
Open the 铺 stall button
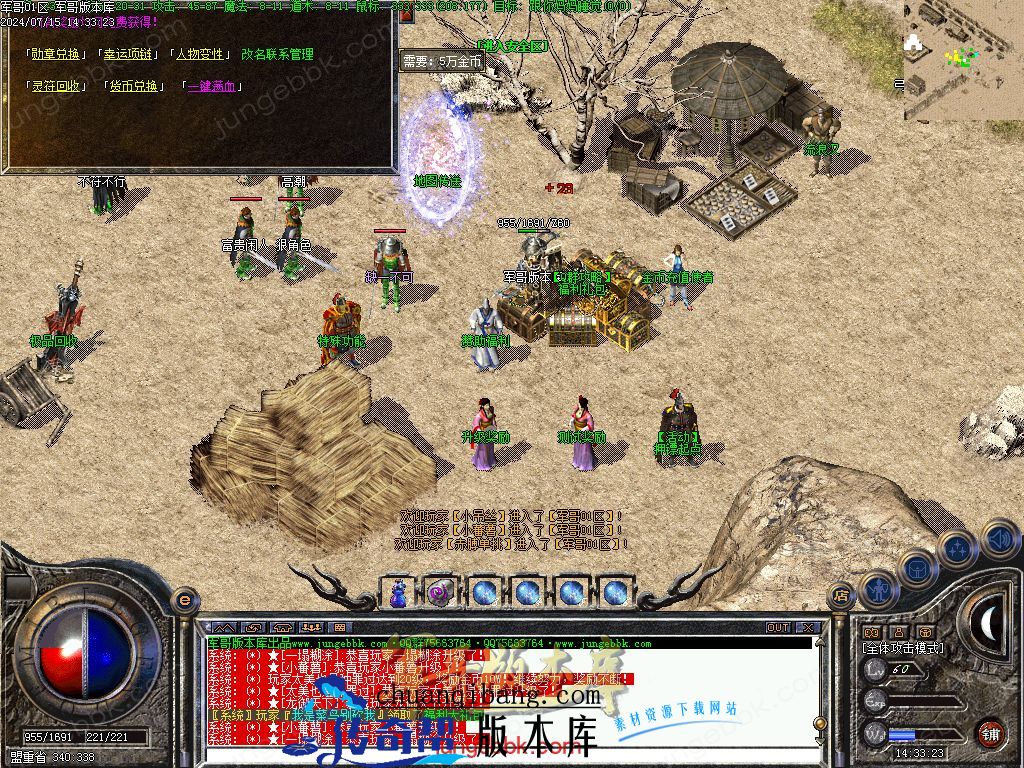(990, 733)
